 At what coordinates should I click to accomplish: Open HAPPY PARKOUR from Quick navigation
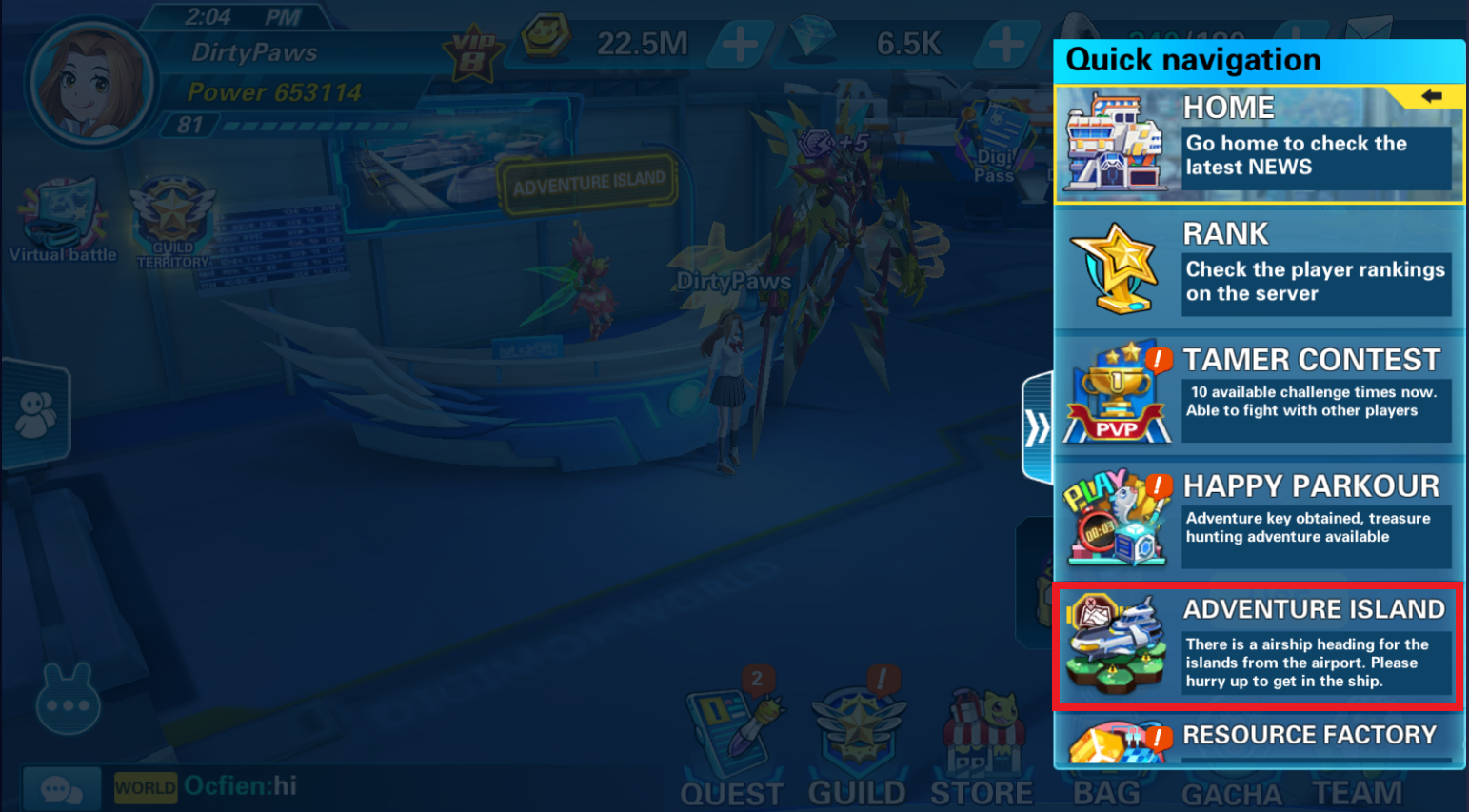pos(1259,519)
